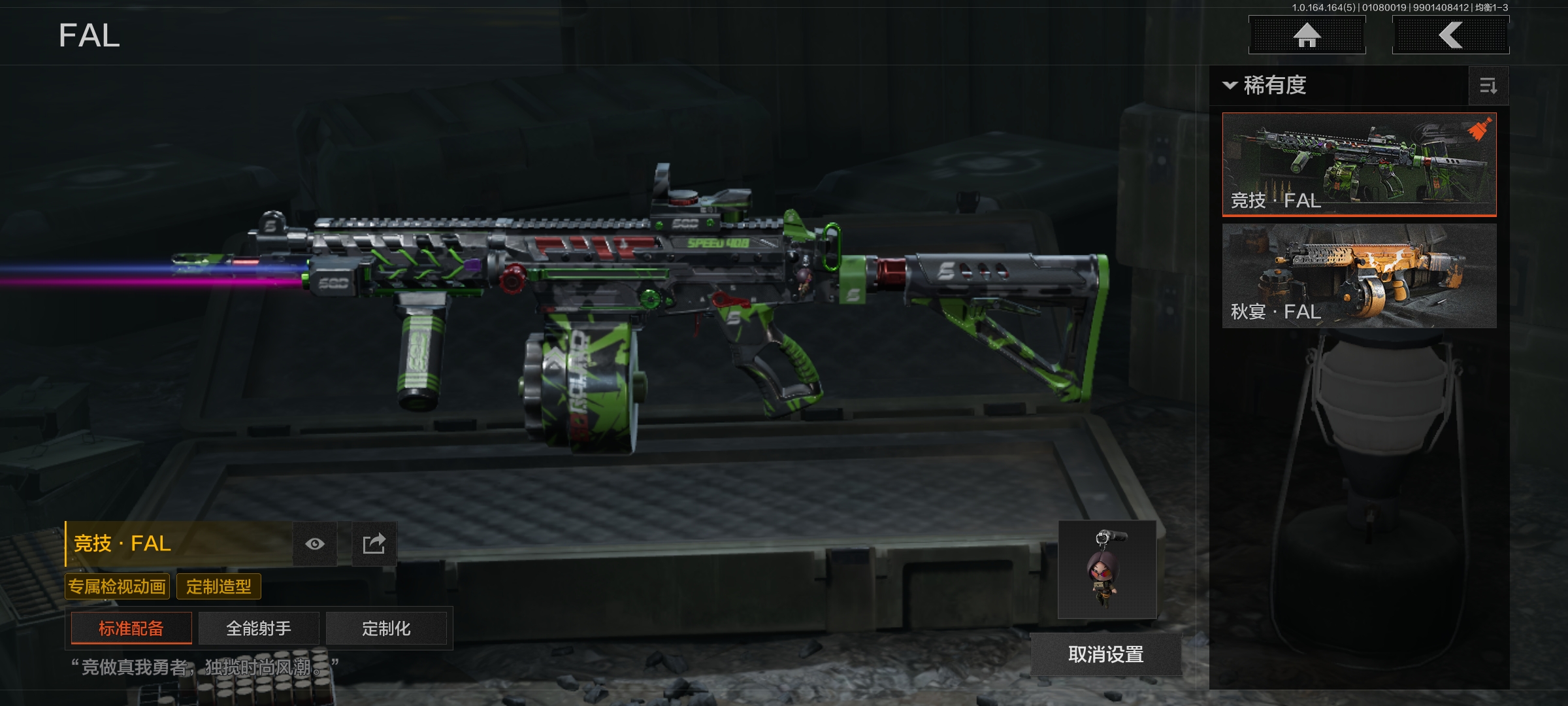Click the 定制造型 tag
Viewport: 1568px width, 706px height.
tap(219, 586)
